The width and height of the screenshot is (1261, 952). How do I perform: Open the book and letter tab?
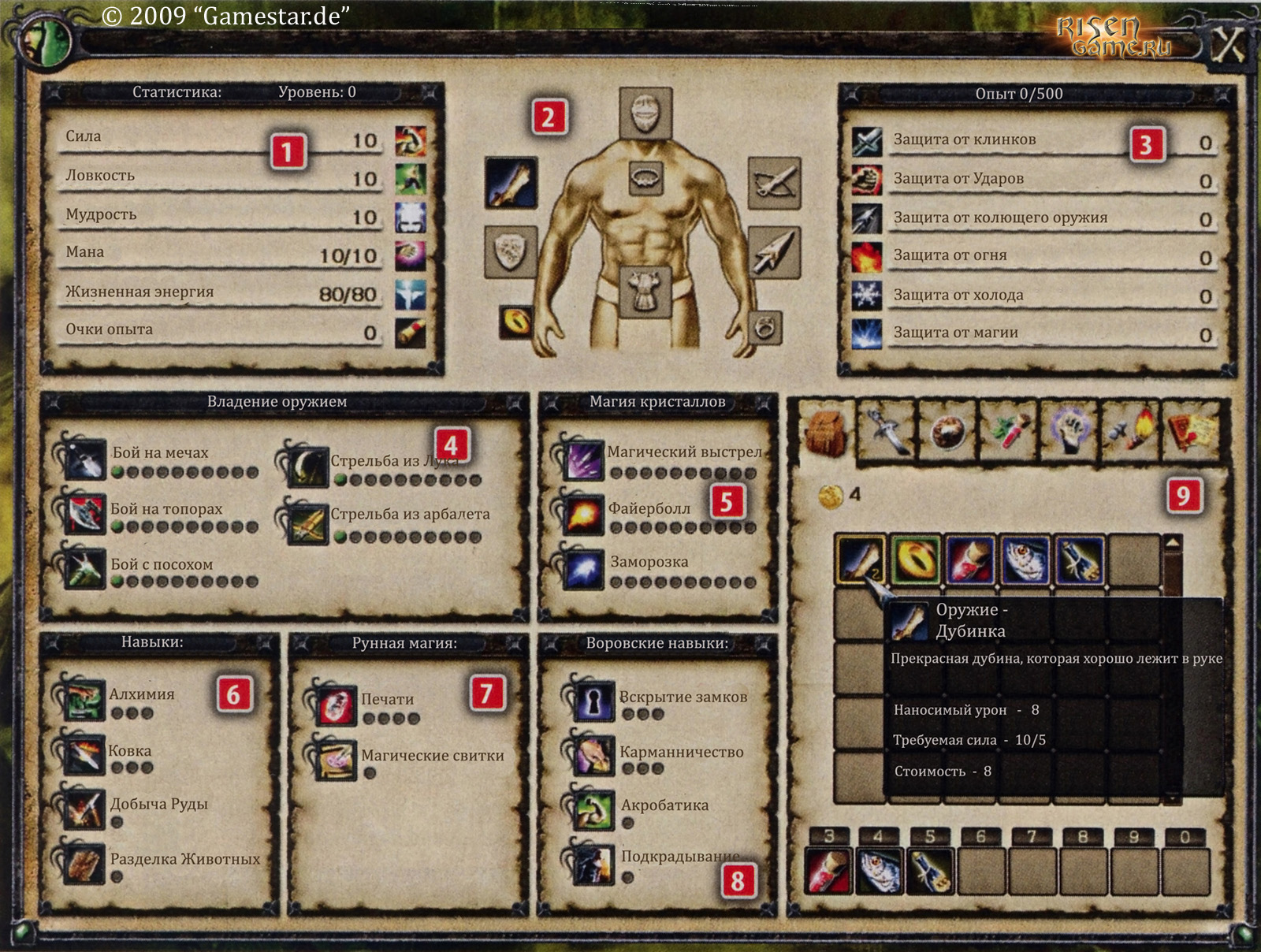[x=1192, y=431]
